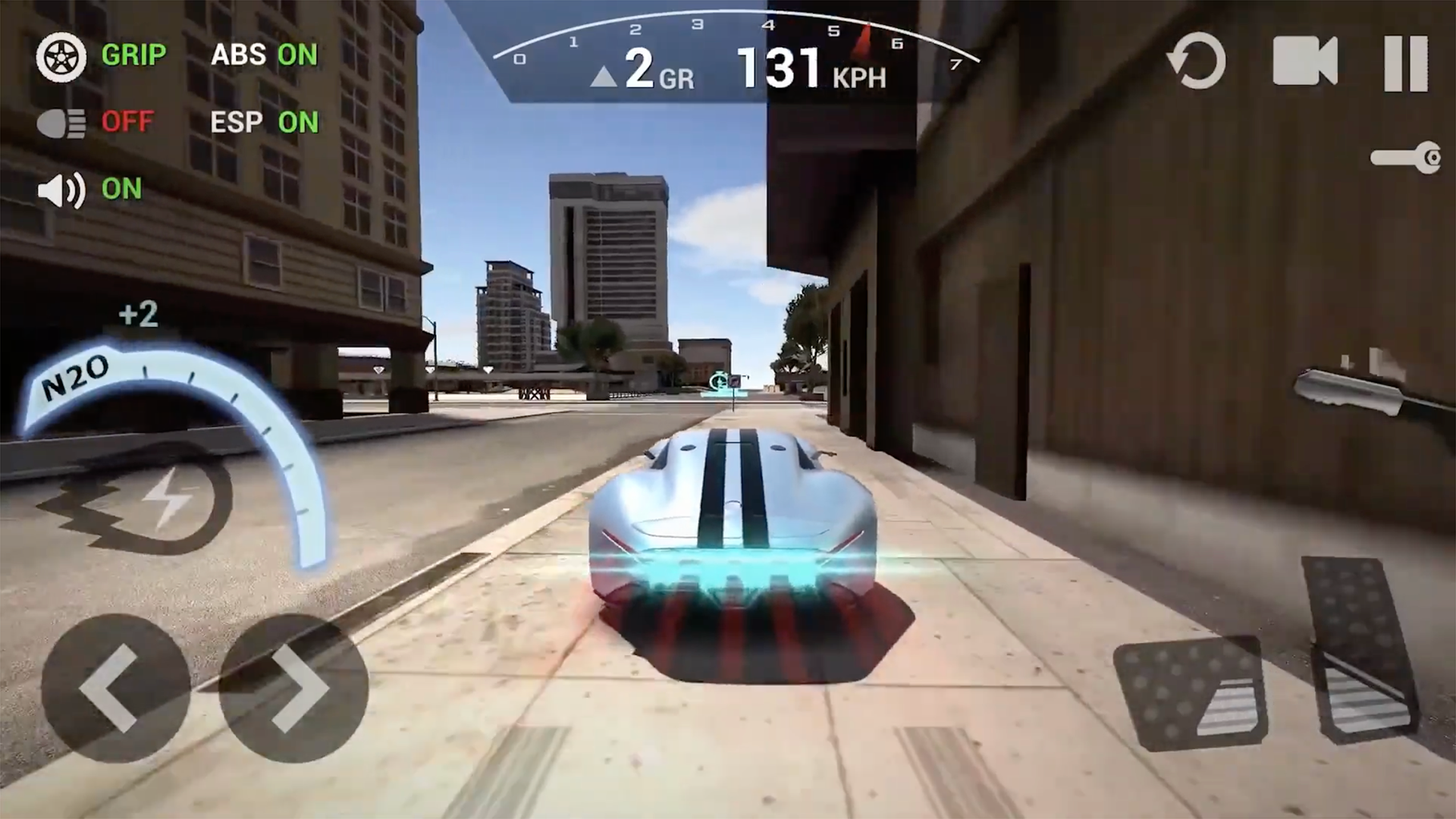Tap the restart/reset car icon
Viewport: 1456px width, 819px height.
1197,62
